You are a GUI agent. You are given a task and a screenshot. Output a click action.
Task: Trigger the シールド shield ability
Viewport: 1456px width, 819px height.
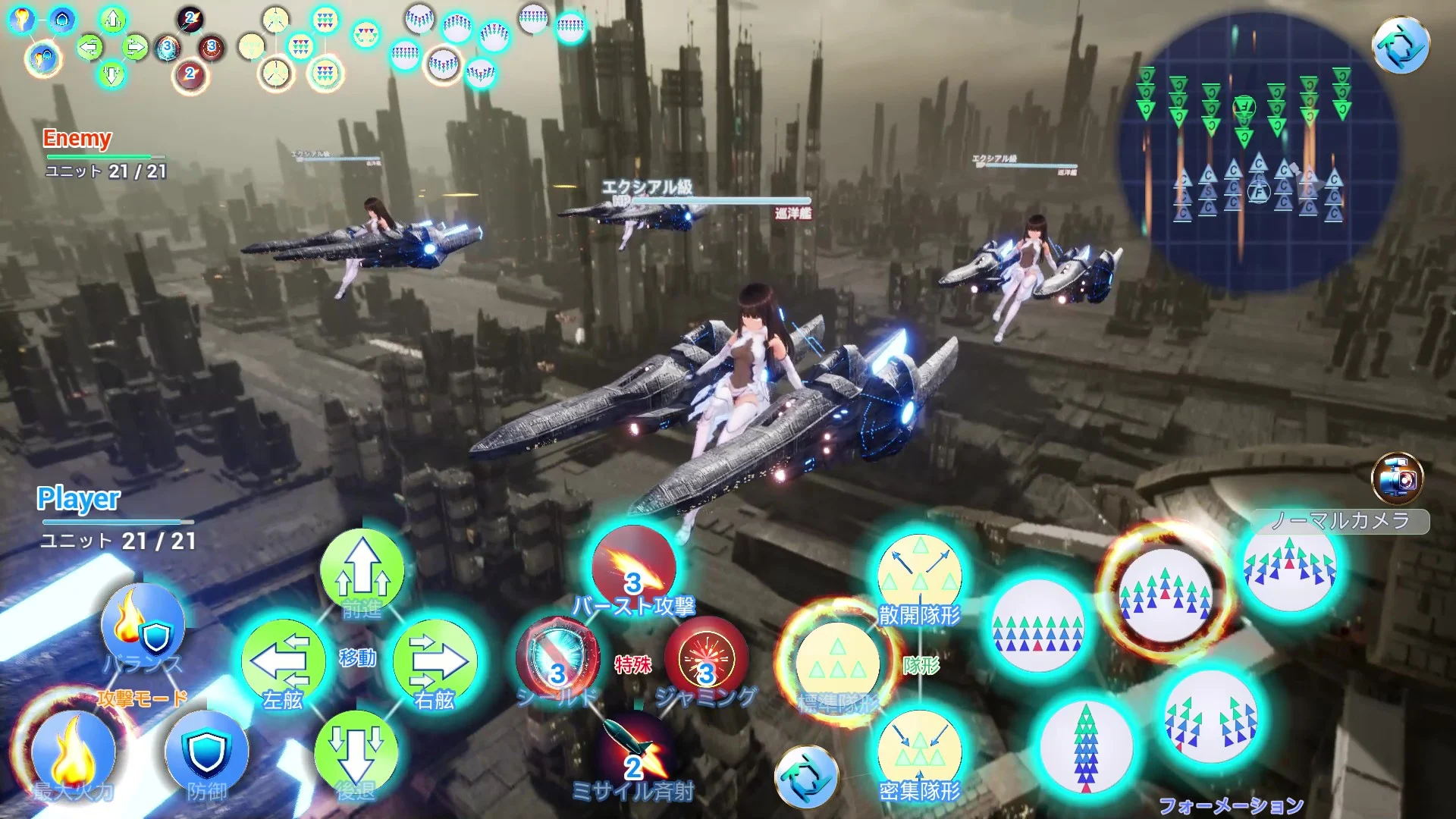pos(557,660)
